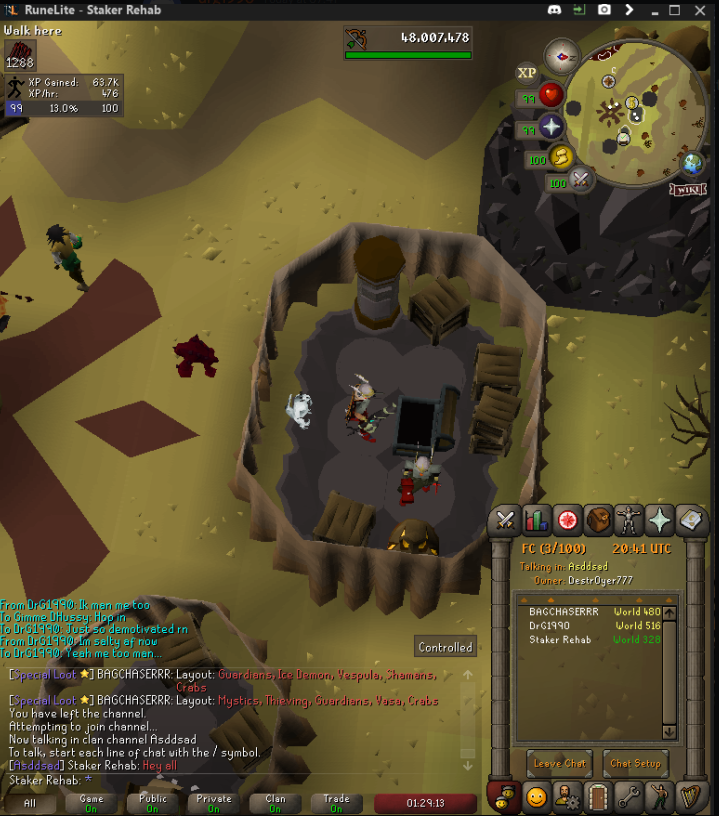
Task: Switch to the Public chat filter
Action: click(153, 803)
